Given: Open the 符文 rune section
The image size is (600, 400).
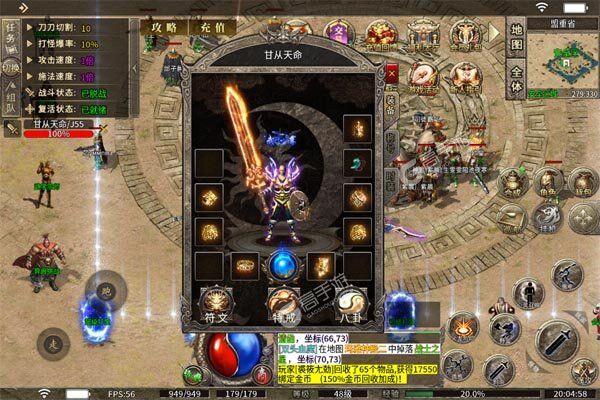Looking at the screenshot, I should (x=217, y=304).
